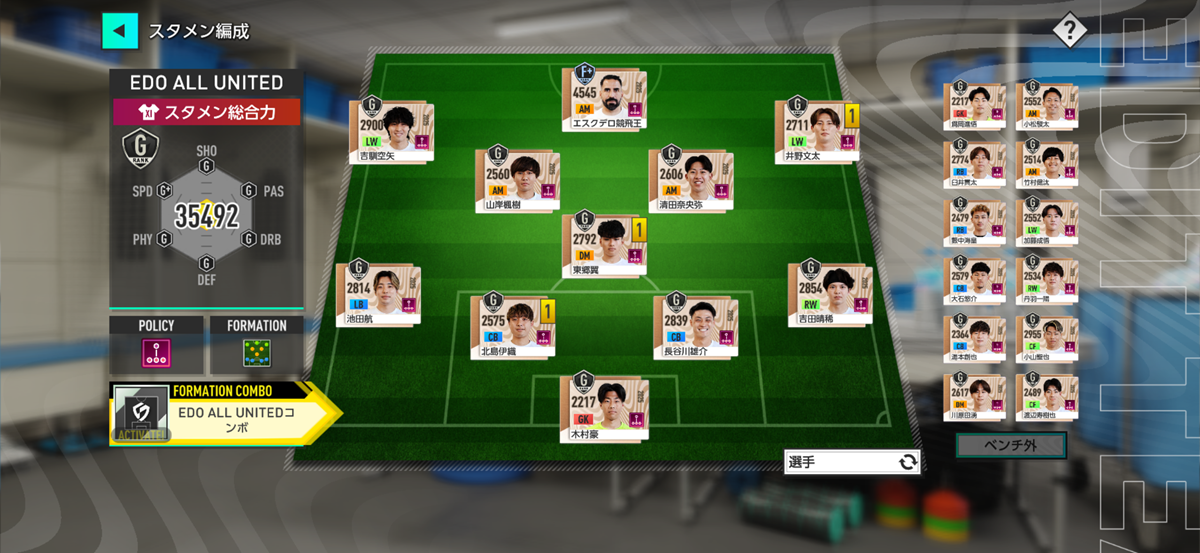This screenshot has height=553, width=1200.
Task: Go back from the スタメン編成 screen
Action: pos(119,30)
